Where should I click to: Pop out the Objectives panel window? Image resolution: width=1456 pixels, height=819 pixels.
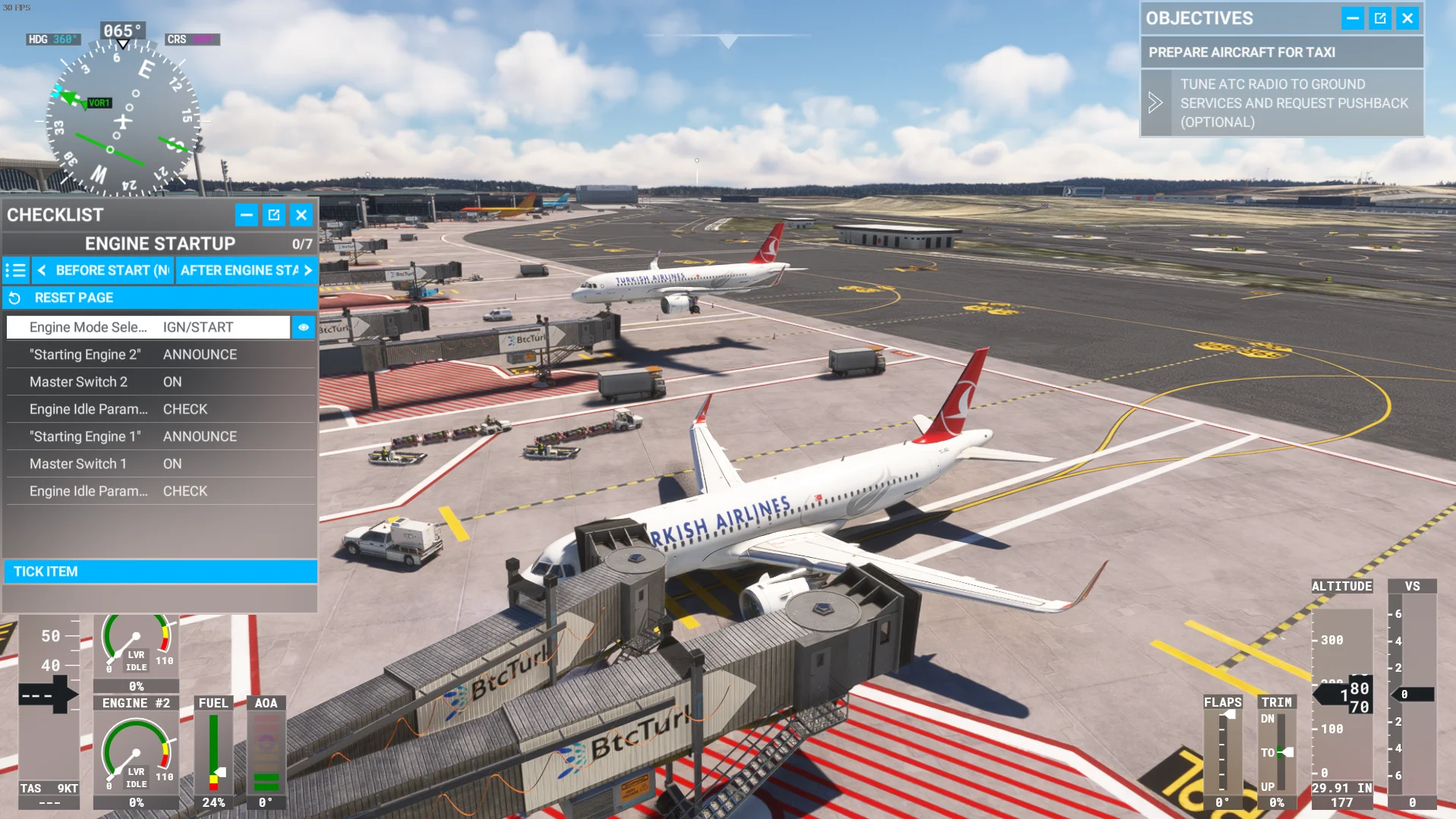tap(1380, 18)
